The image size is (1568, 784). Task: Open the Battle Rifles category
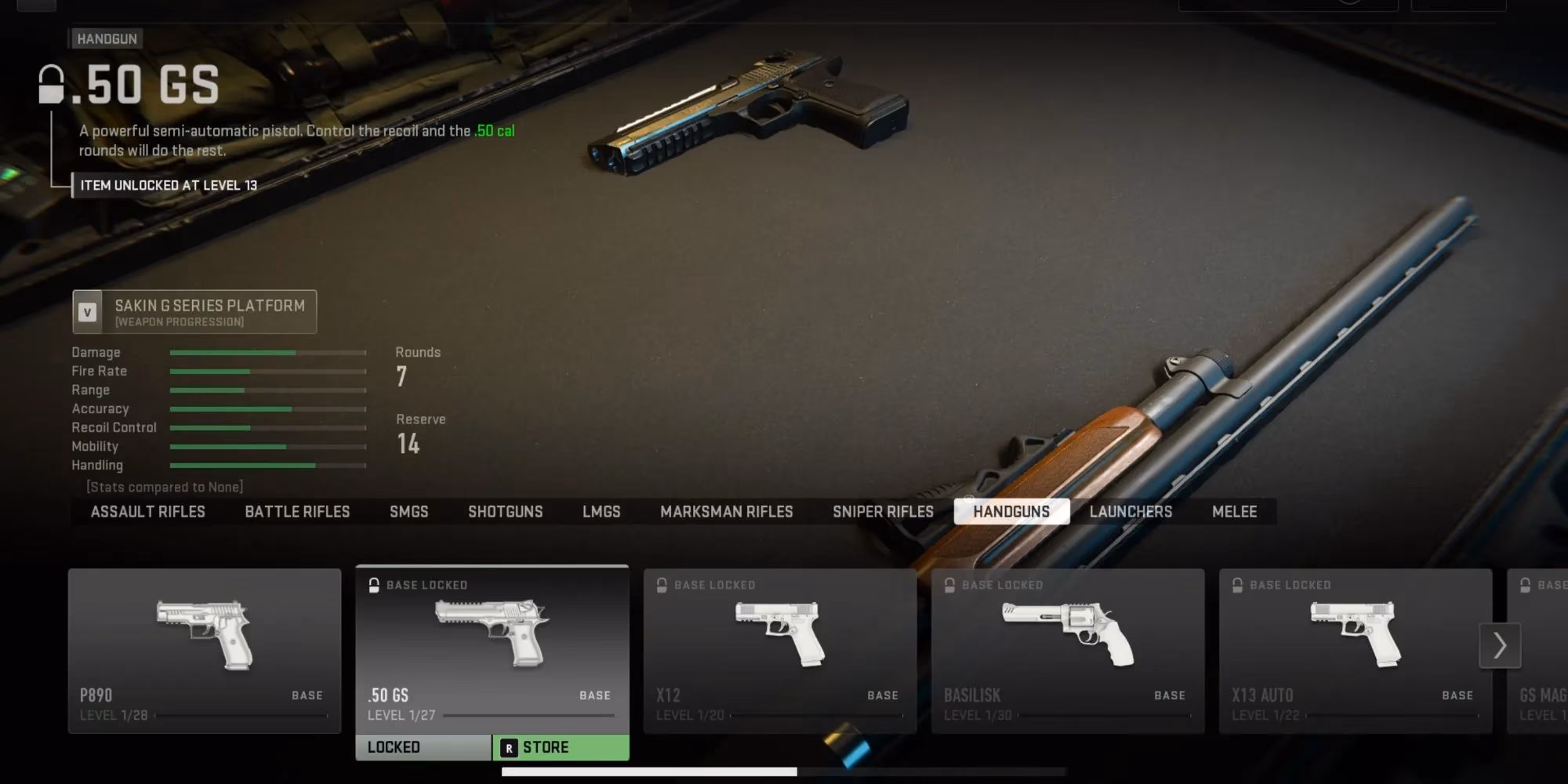click(x=297, y=512)
